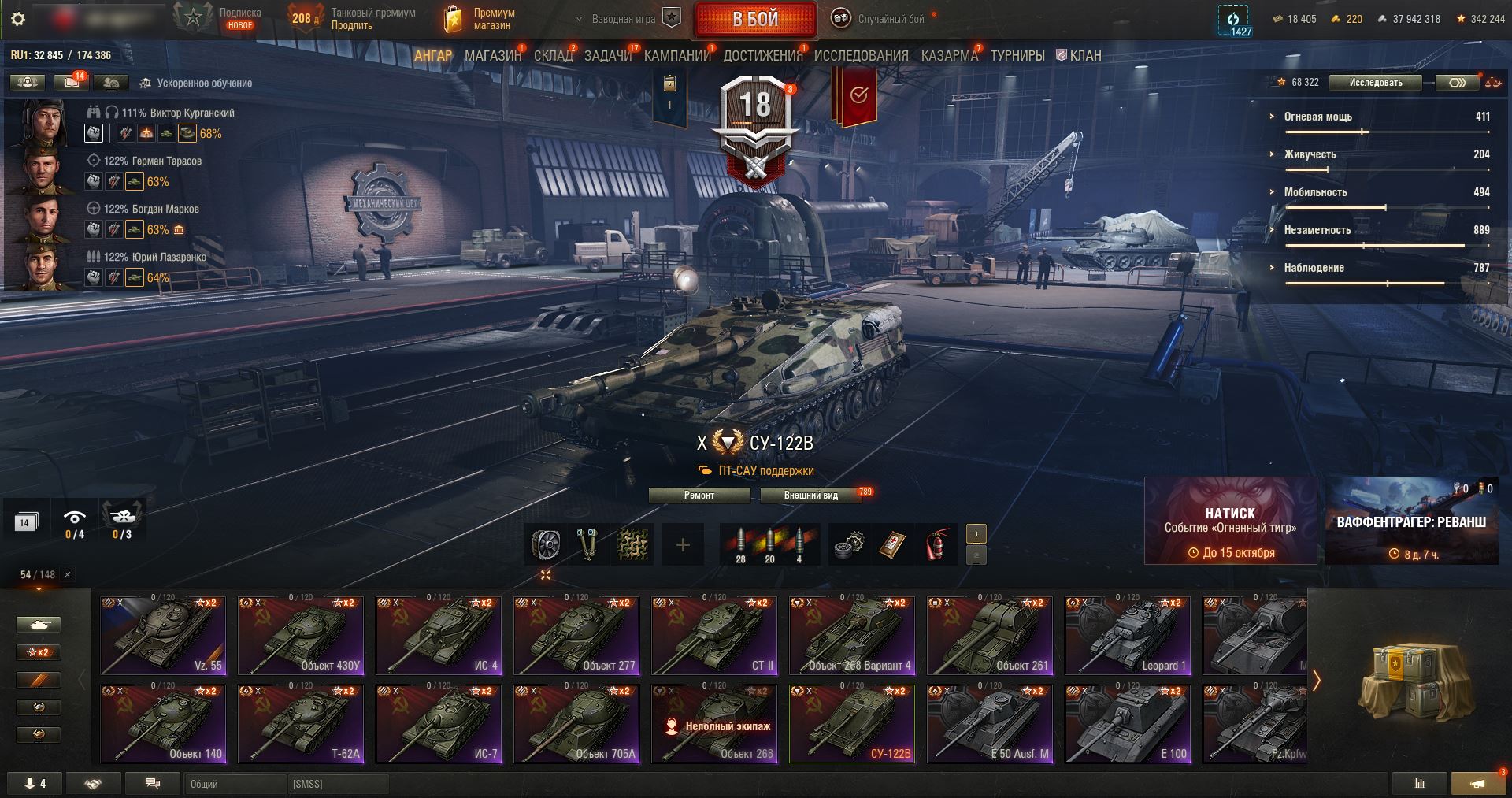Switch to the МАГАЗИН tab
The image size is (1512, 798).
coord(492,56)
